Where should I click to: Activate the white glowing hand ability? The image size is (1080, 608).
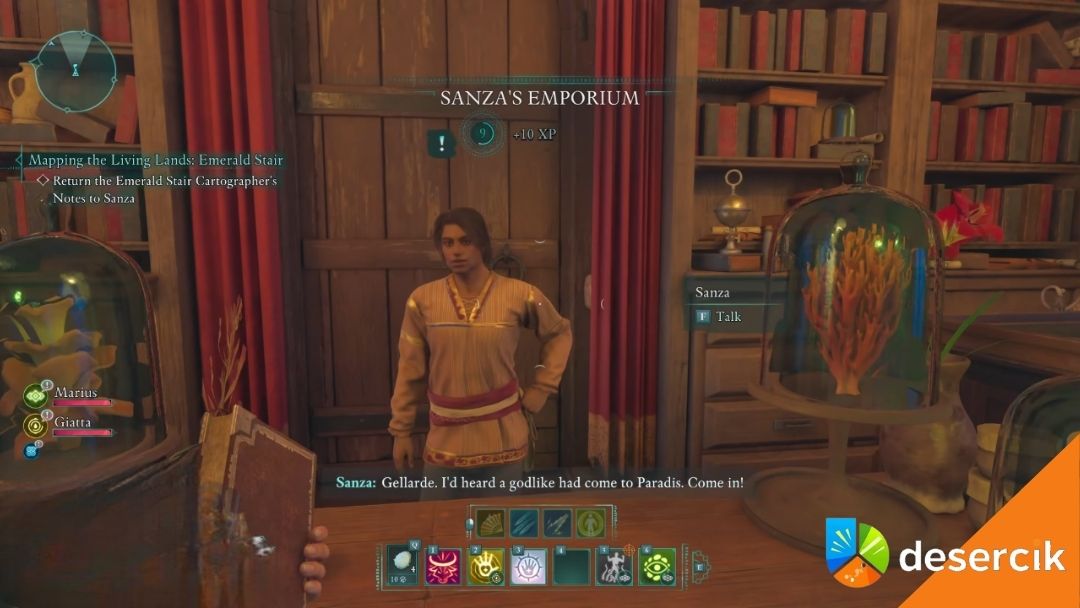528,567
